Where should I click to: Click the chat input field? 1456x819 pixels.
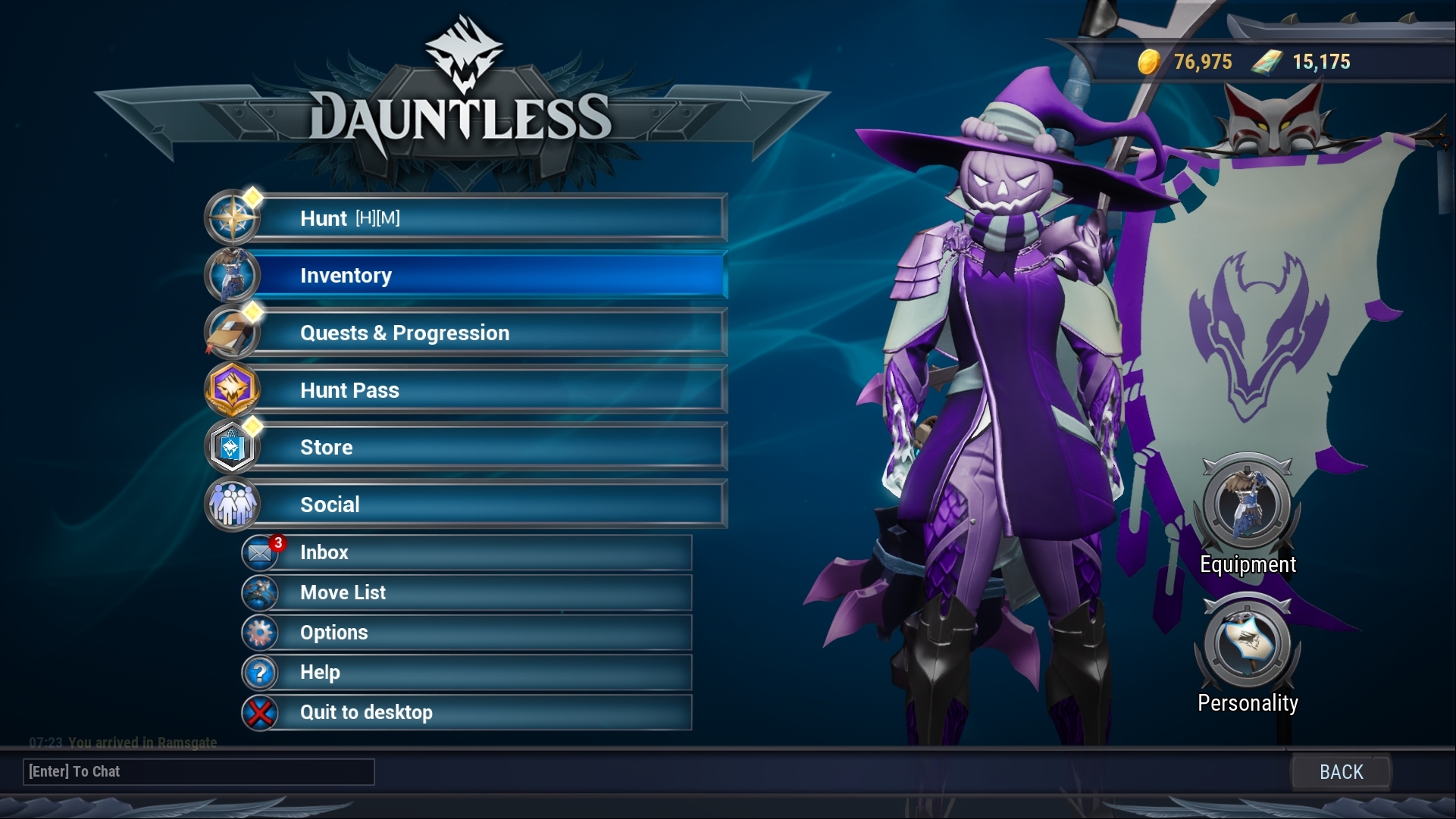[199, 771]
